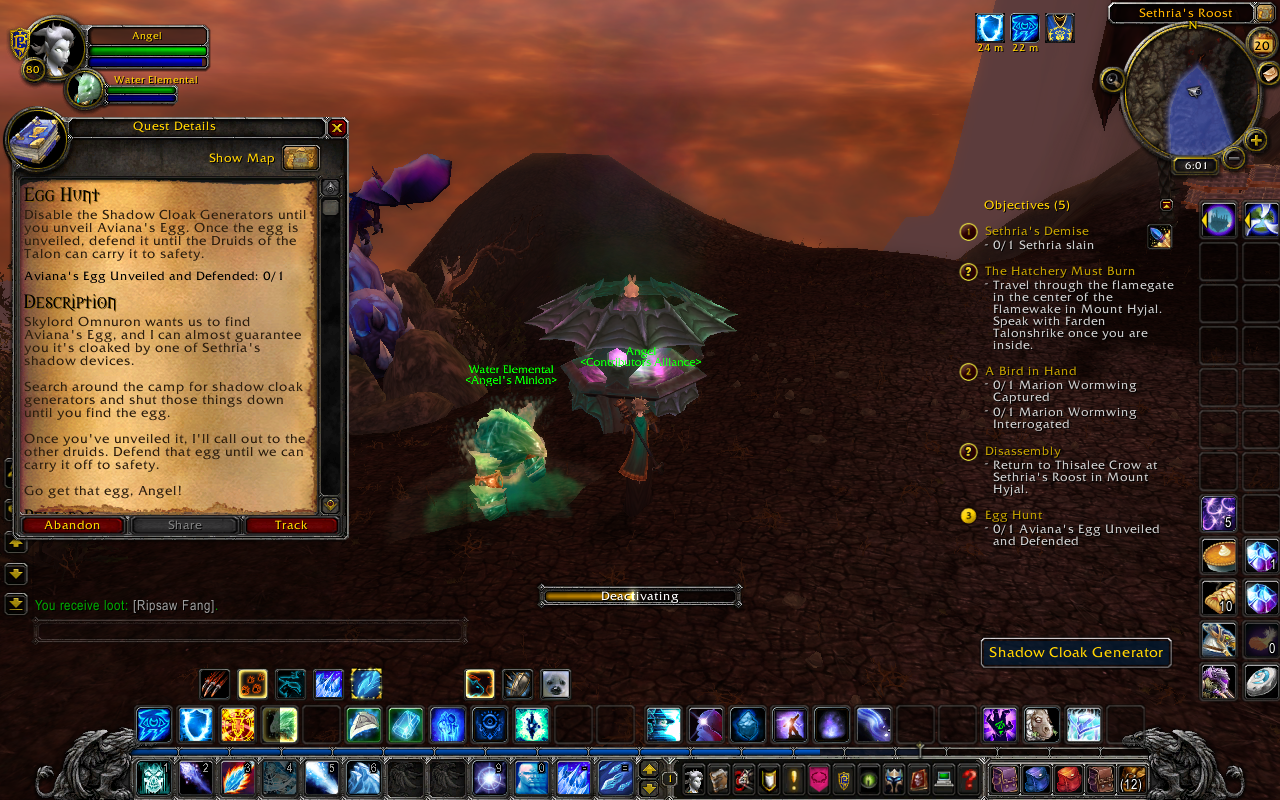Collapse the Objectives tracker with the minimize arrow
Viewport: 1280px width, 800px height.
click(x=1166, y=204)
